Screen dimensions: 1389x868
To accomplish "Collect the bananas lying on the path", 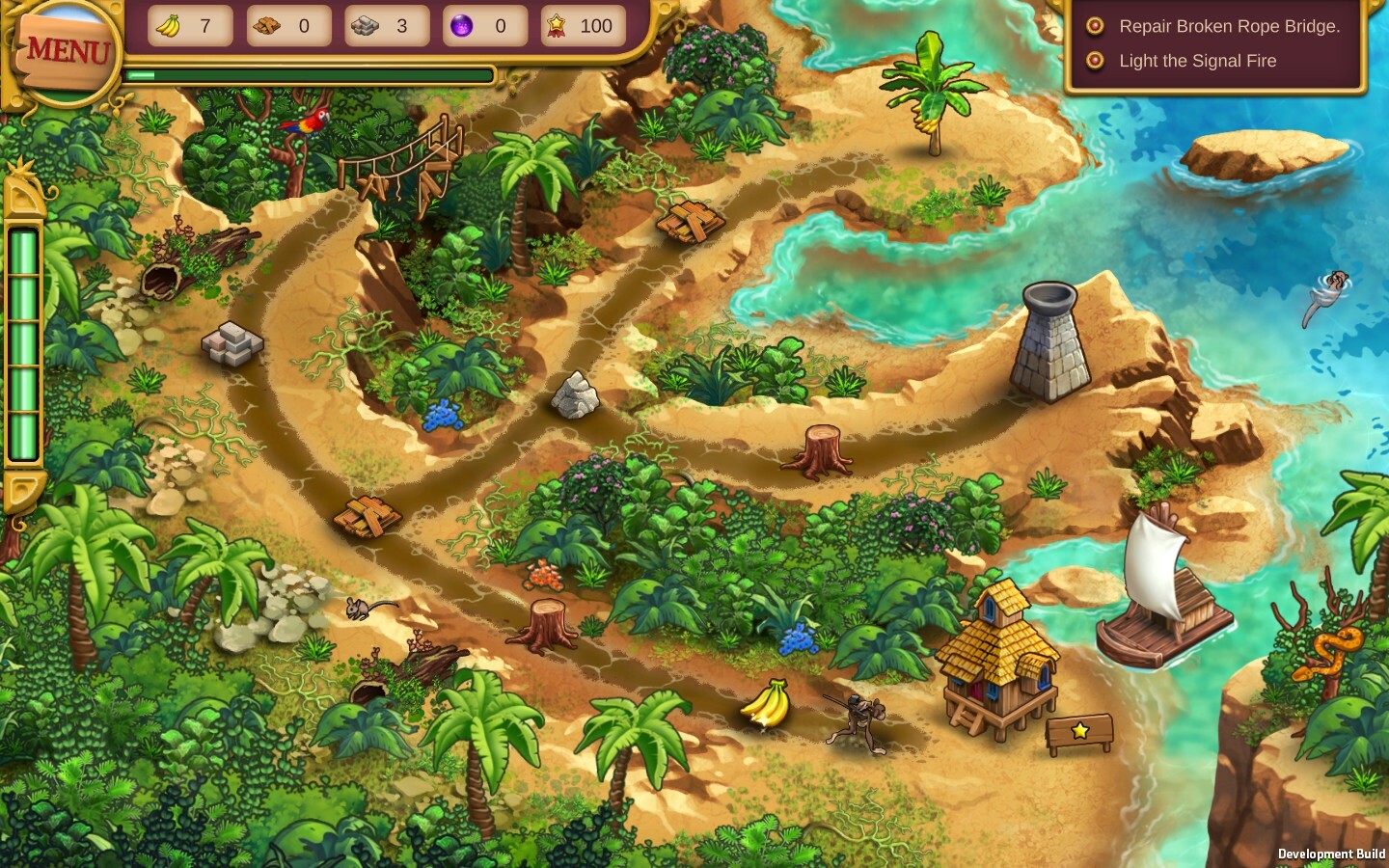I will (767, 701).
